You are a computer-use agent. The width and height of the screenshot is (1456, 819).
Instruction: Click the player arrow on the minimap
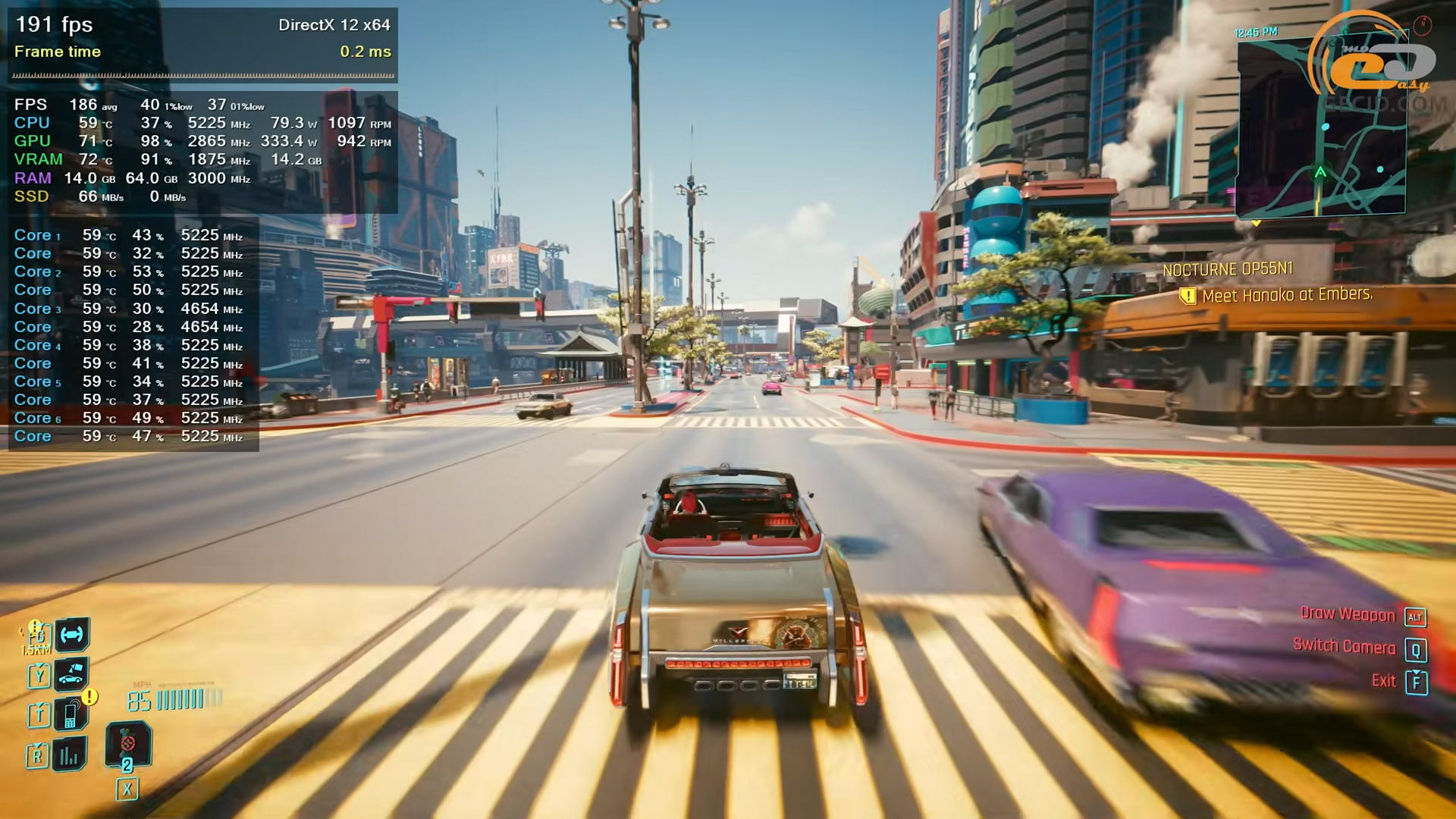click(1320, 173)
